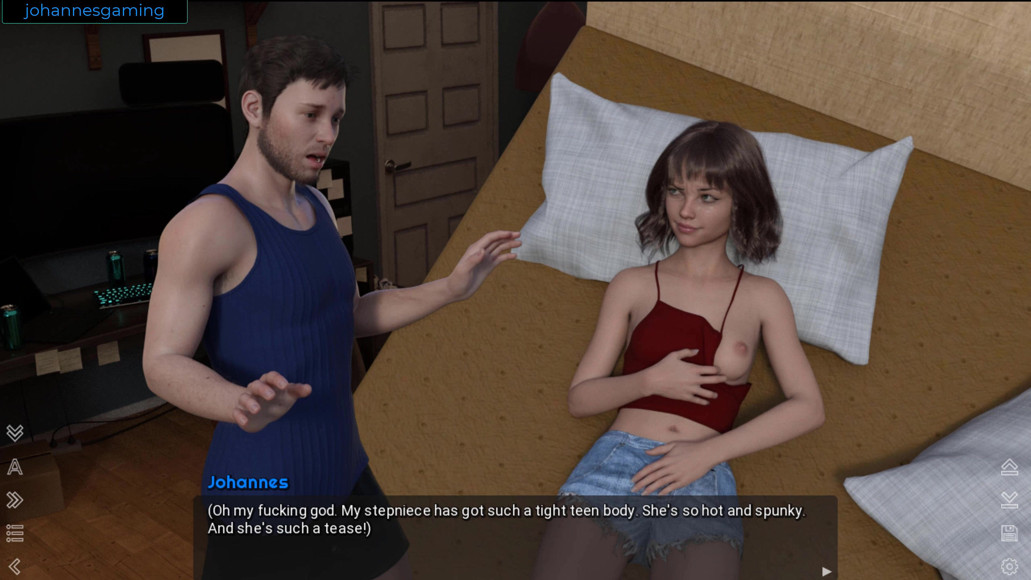Click the up-chevron quick load icon
Screen dimensions: 1031x580
1009,467
